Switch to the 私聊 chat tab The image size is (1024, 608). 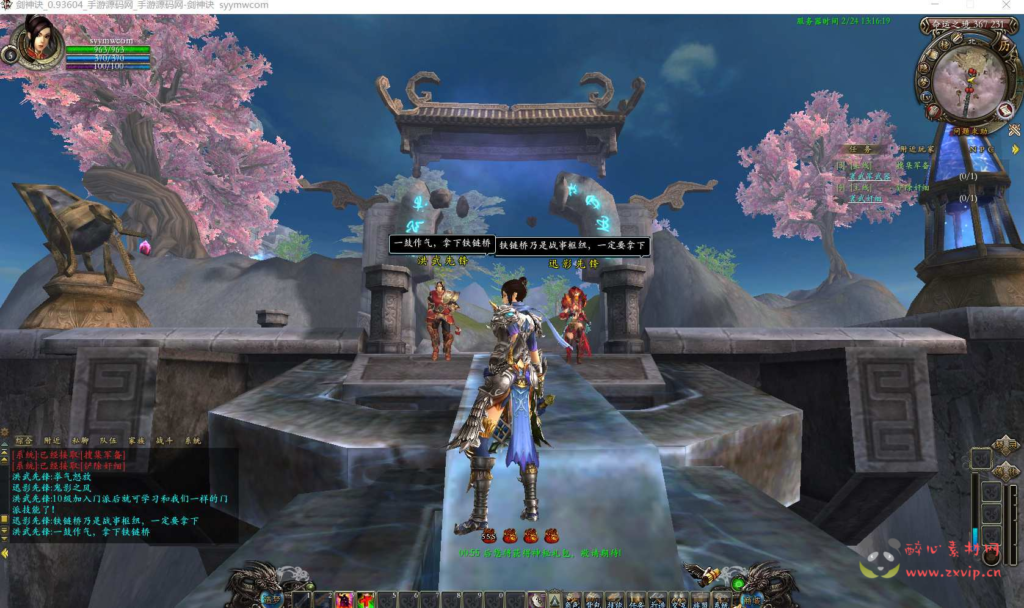click(x=80, y=440)
